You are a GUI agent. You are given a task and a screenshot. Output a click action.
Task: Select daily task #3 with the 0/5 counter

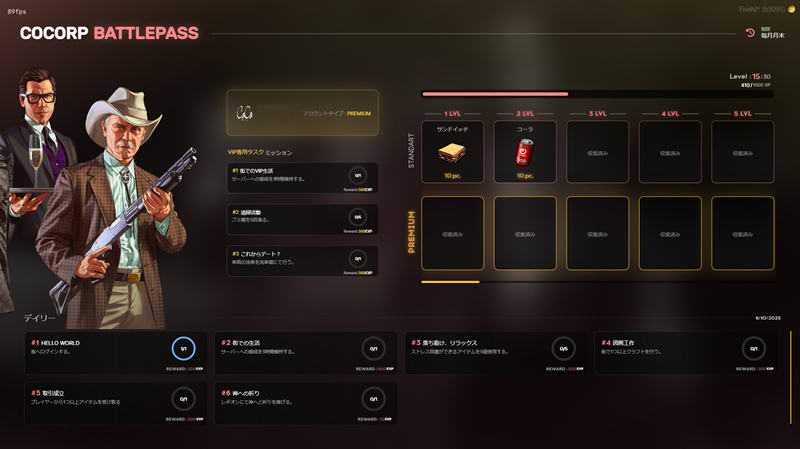495,353
